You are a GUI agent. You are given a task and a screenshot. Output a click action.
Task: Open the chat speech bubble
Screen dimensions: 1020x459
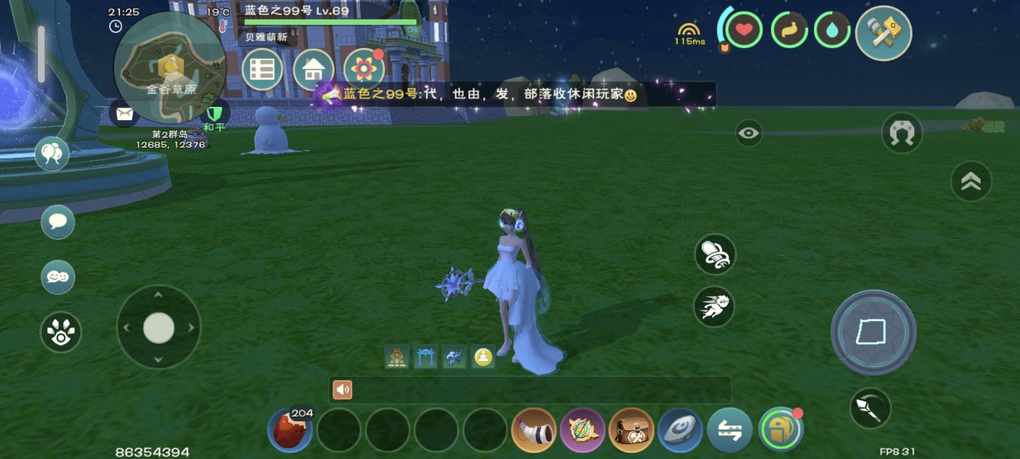click(x=58, y=221)
